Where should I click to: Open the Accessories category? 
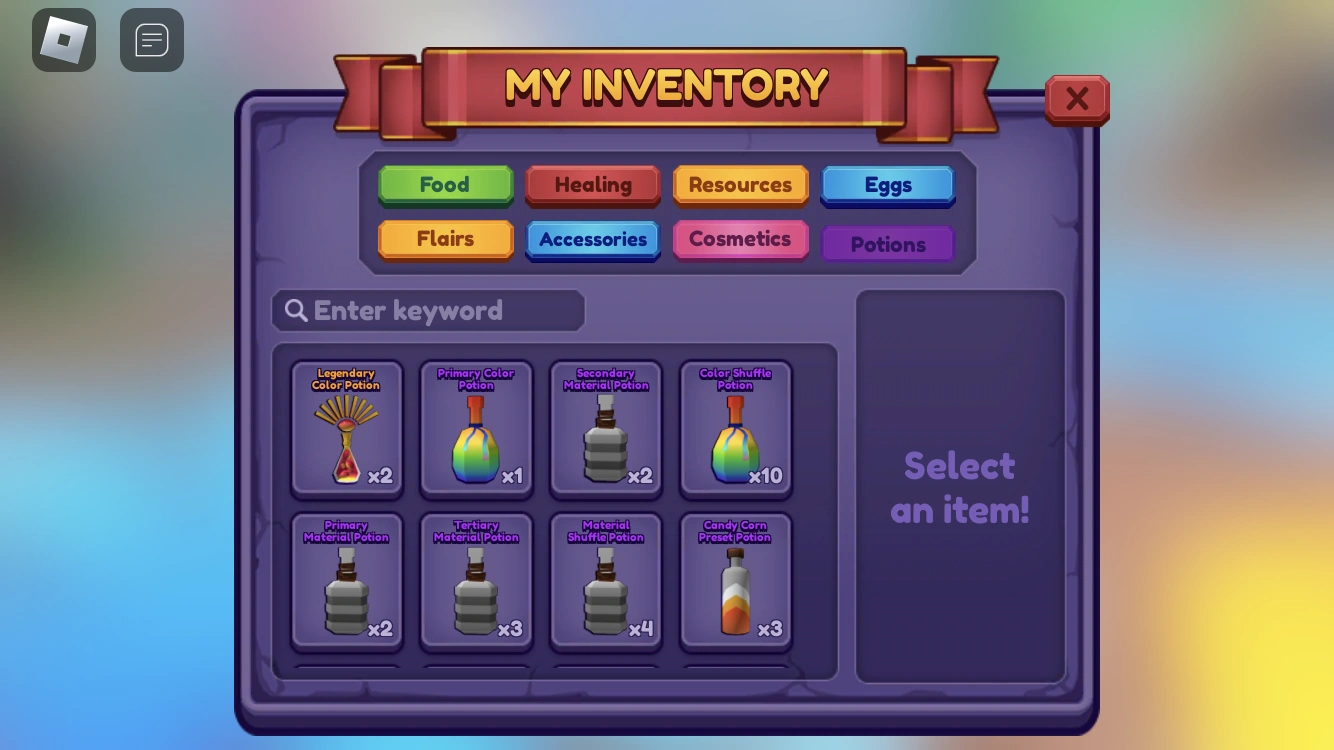(593, 239)
